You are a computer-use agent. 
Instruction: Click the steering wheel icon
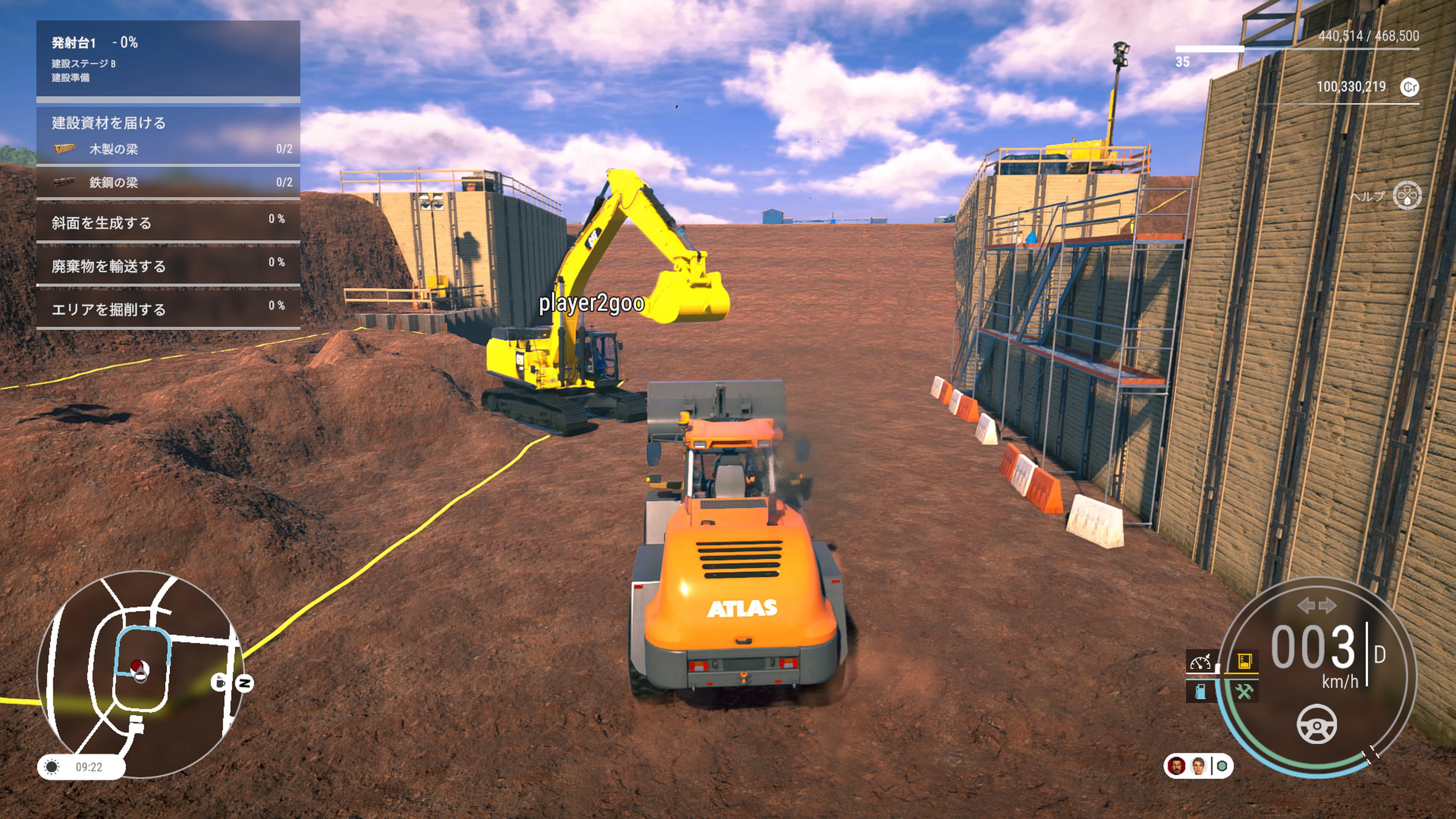[1316, 724]
